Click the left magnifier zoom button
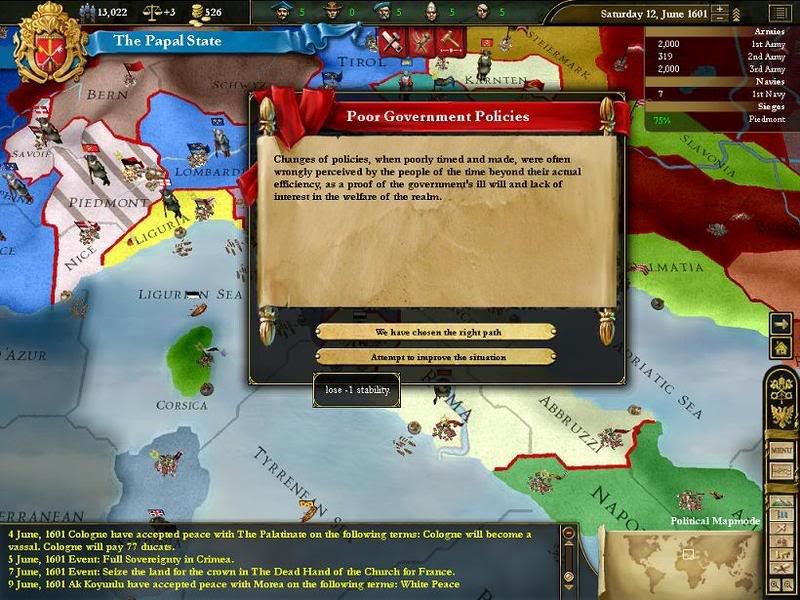The height and width of the screenshot is (600, 800). [773, 582]
